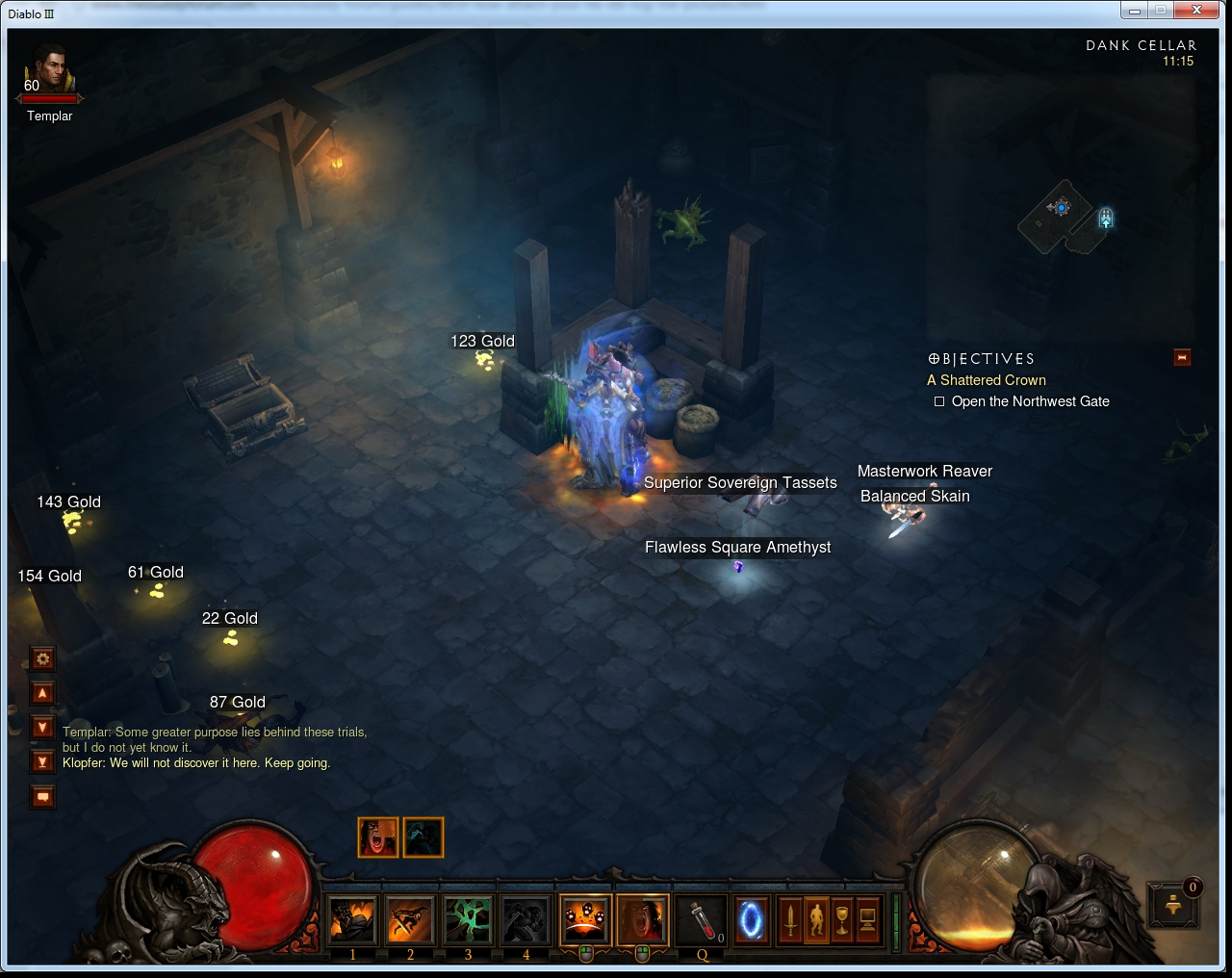Viewport: 1232px width, 978px height.
Task: Select the three-skulls left mouse skill
Action: [x=584, y=920]
